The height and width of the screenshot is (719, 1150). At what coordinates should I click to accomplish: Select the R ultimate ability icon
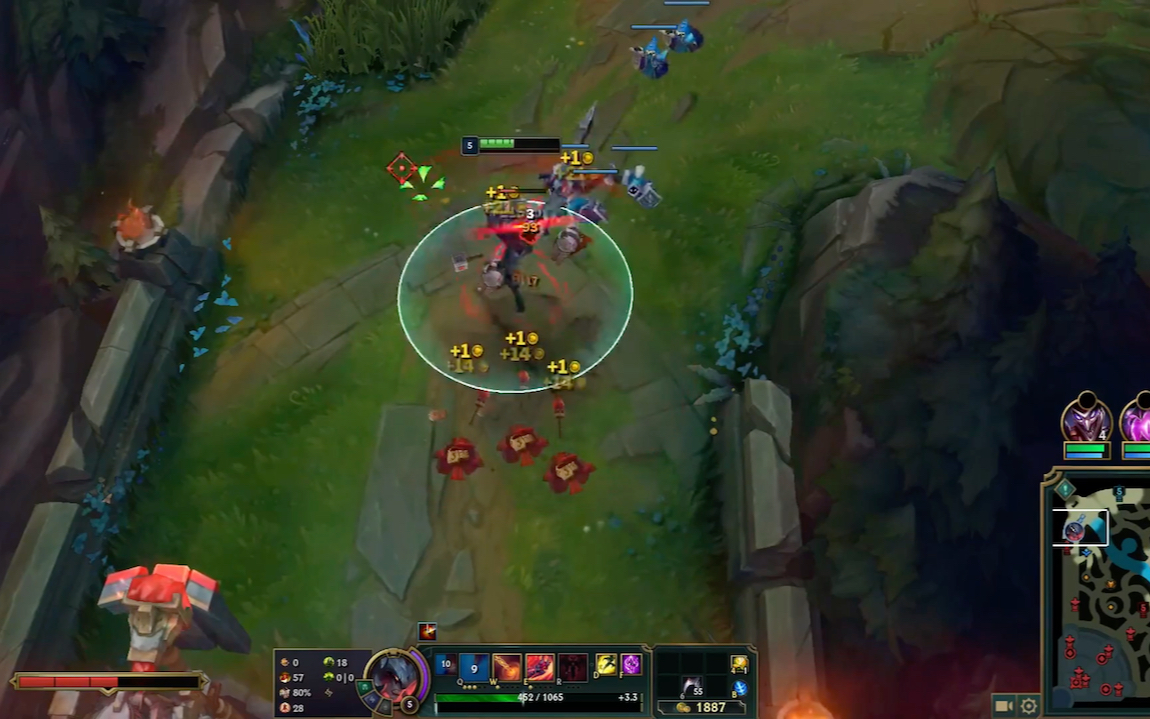[573, 667]
